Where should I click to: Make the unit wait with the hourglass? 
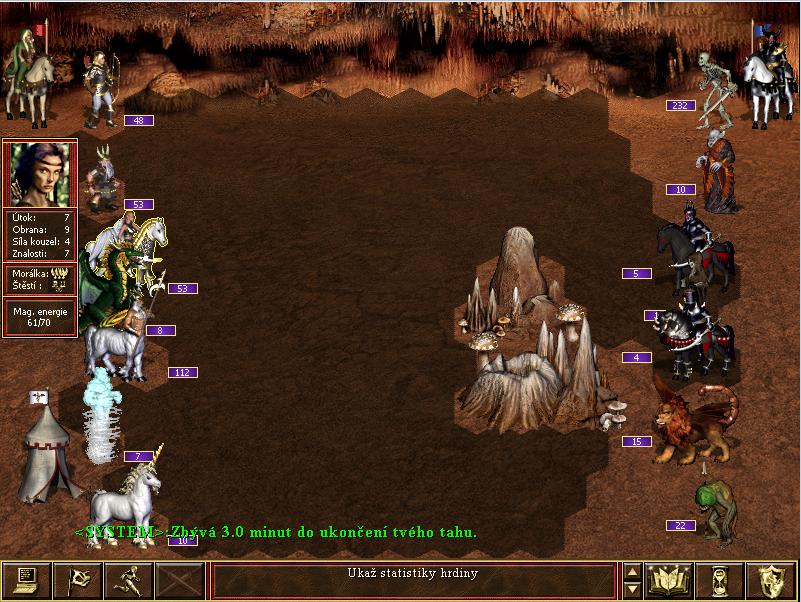[721, 580]
